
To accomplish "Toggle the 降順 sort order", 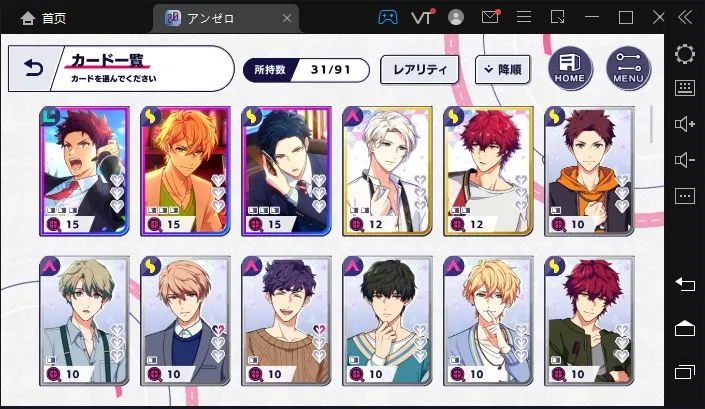I will point(502,69).
